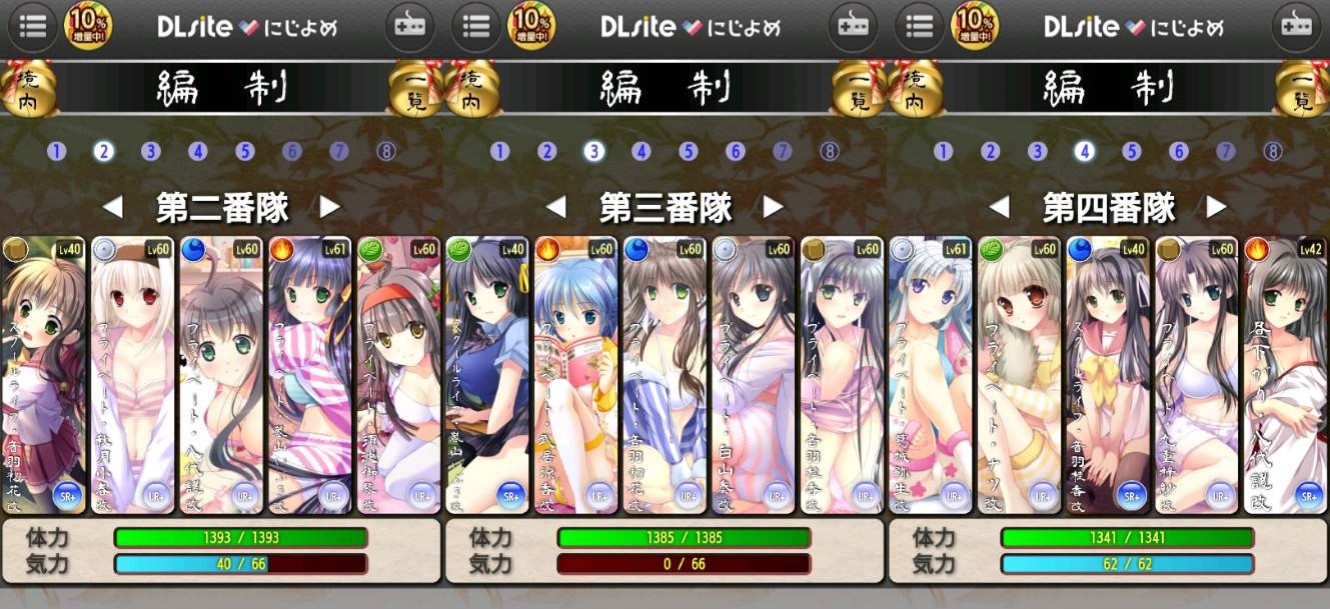Choose the Lv40 earth card in 第二番隊
Viewport: 1330px width, 609px height.
pos(43,375)
